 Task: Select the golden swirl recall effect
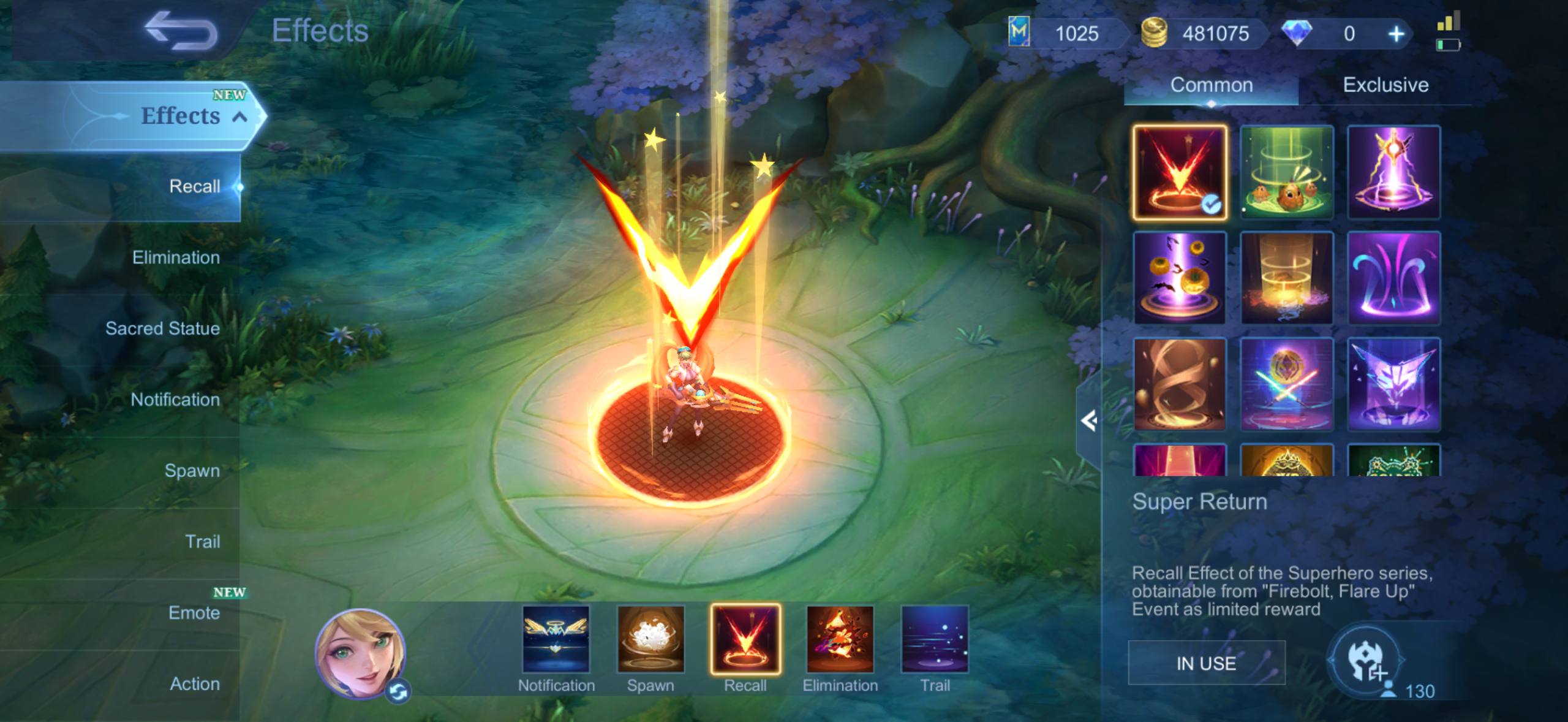1180,384
